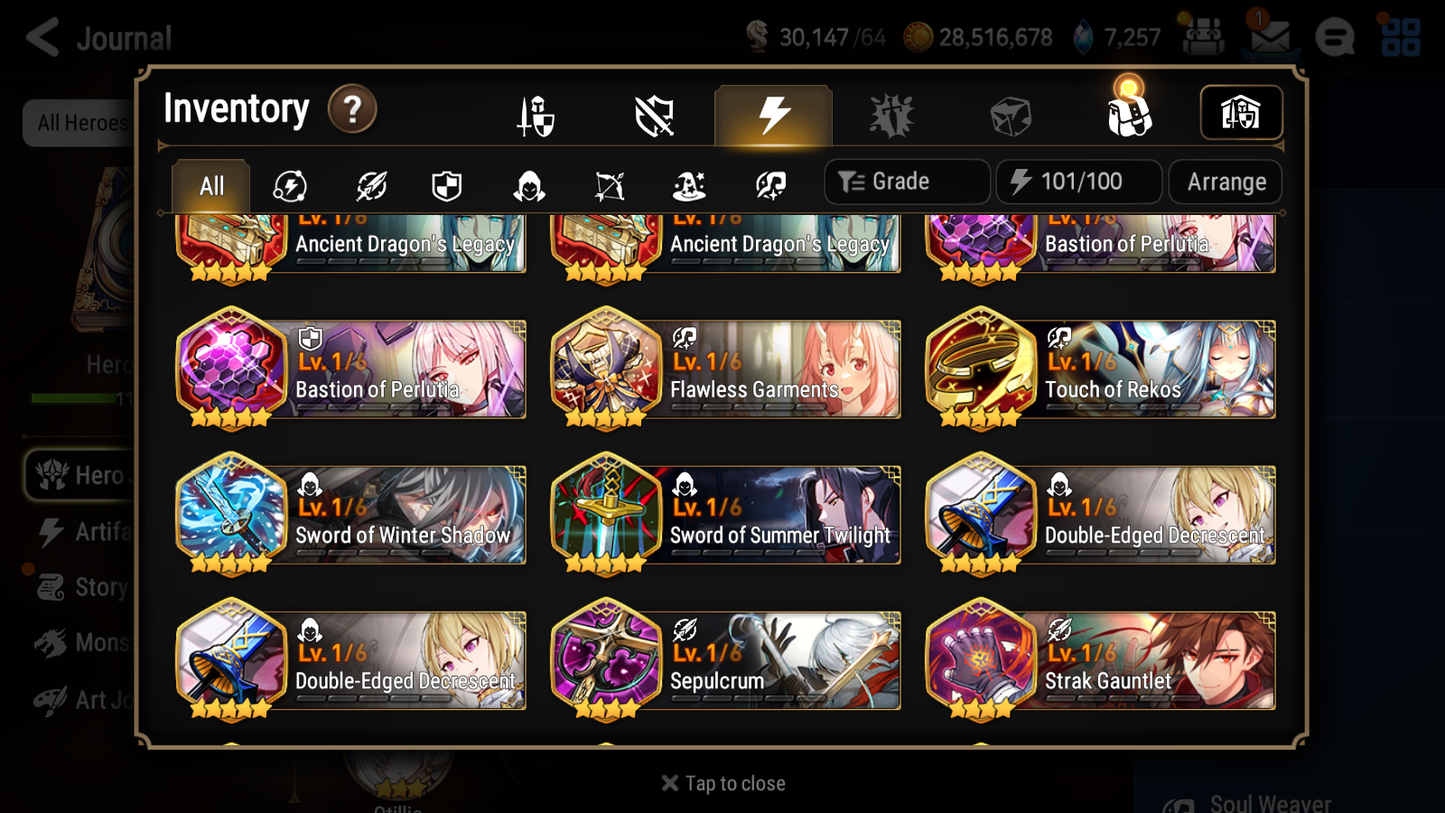Open the equipment storage icon at top right
This screenshot has height=813, width=1445.
coord(1241,112)
